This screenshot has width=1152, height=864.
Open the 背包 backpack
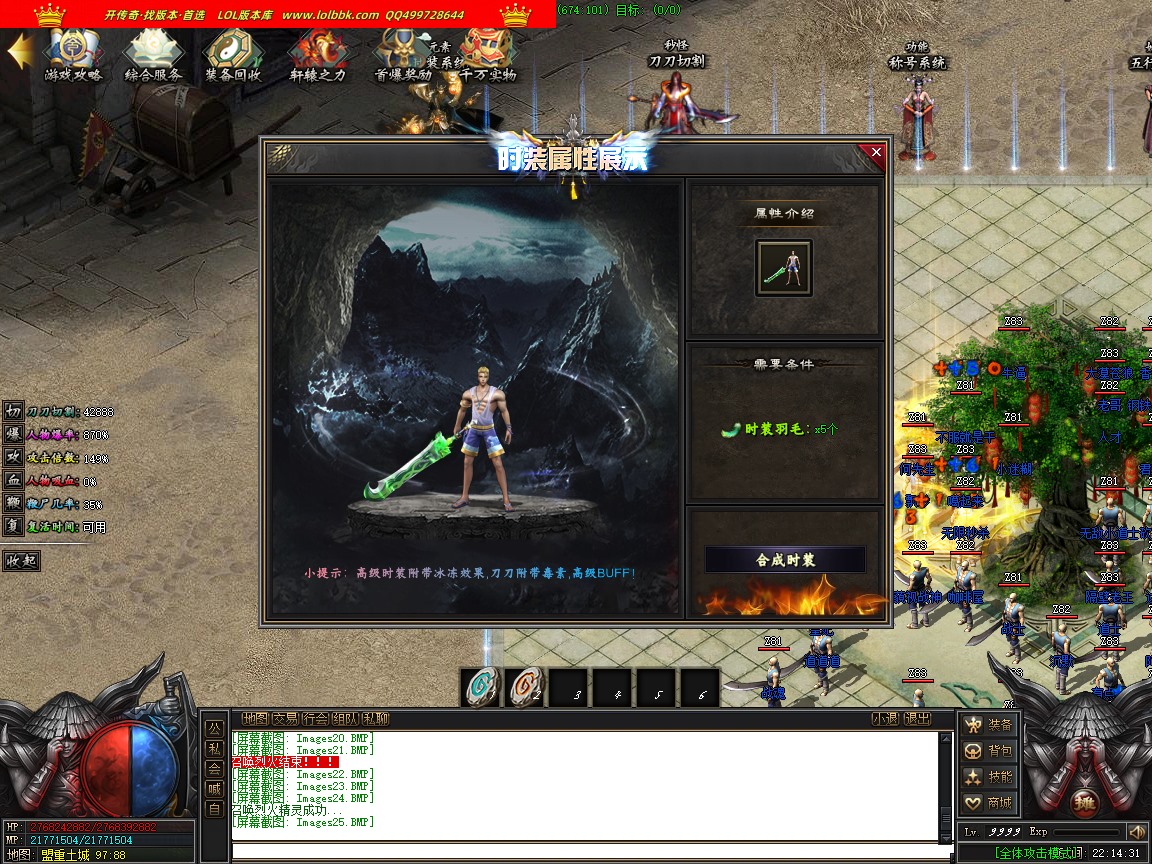click(988, 750)
